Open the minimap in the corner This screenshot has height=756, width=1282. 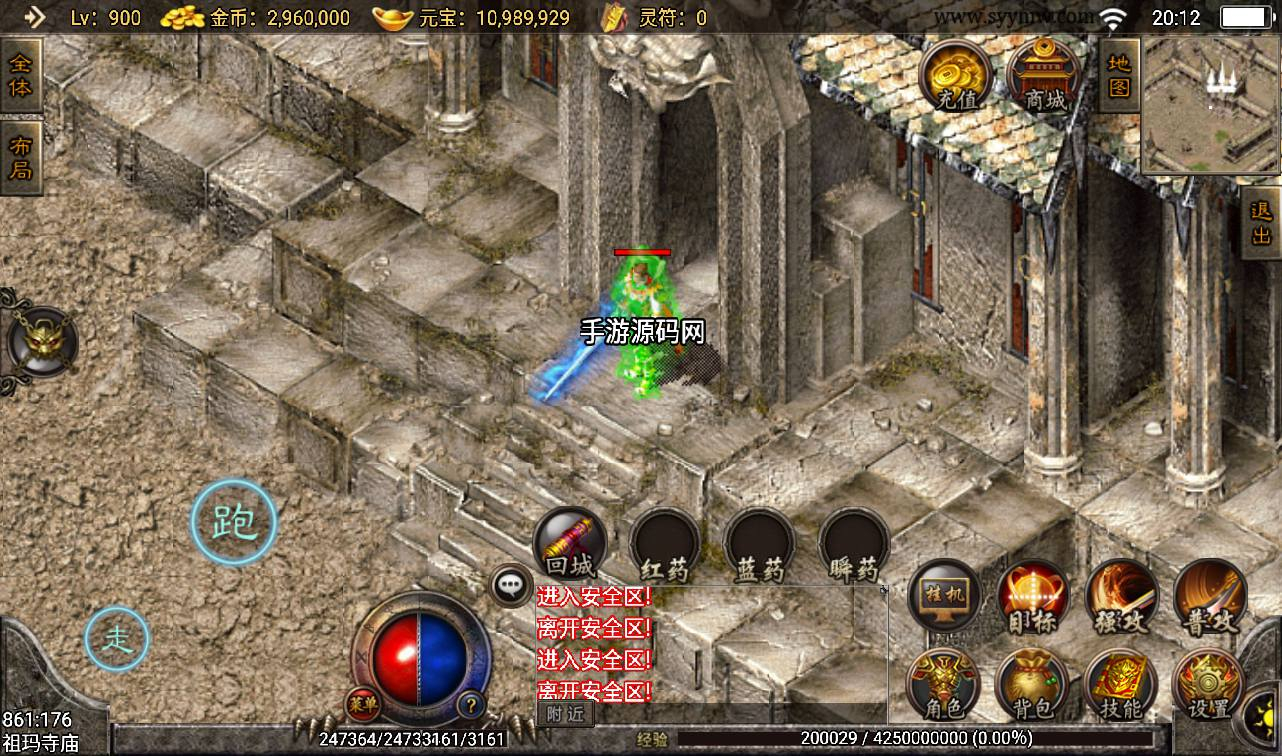(1210, 104)
